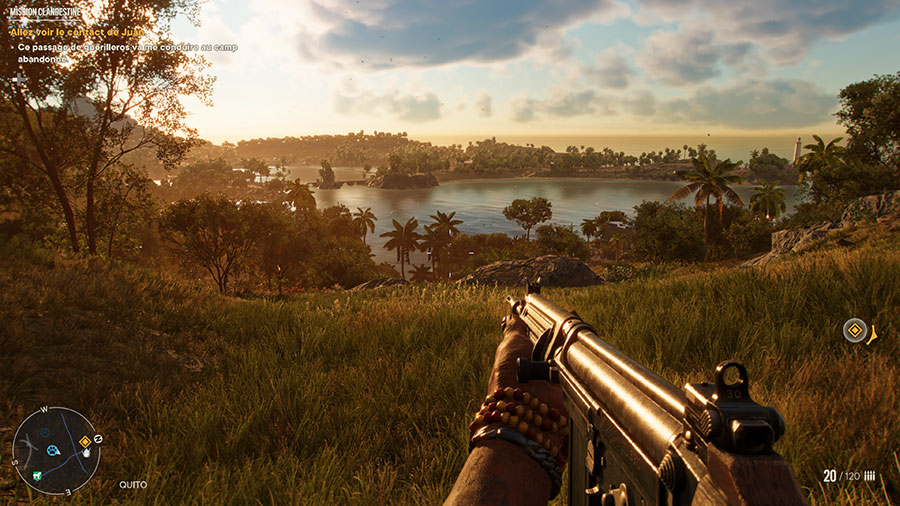Image resolution: width=900 pixels, height=506 pixels.
Task: Click the green horse marker on the minimap
Action: [36, 474]
